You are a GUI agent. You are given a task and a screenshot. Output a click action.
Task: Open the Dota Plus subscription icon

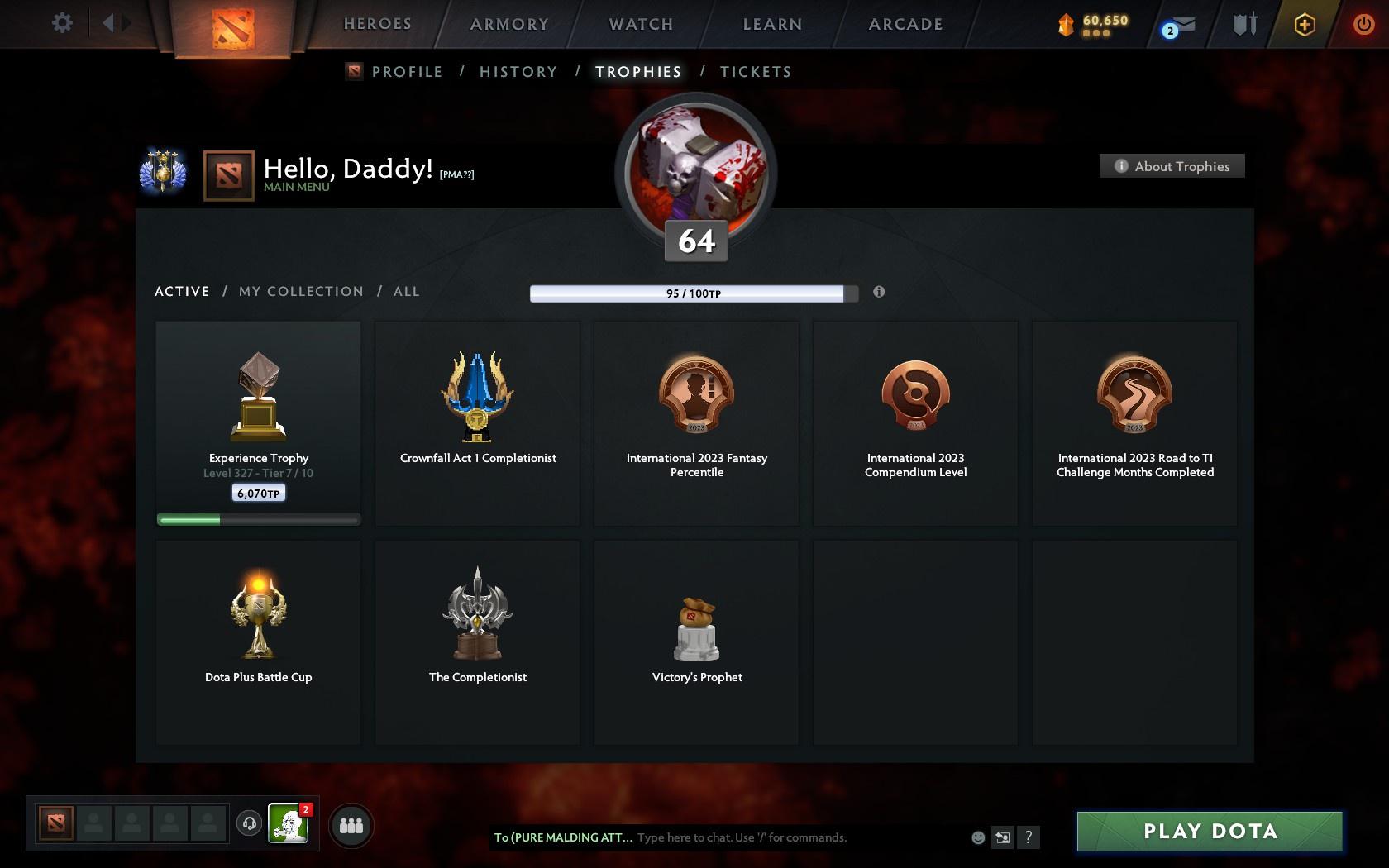[x=1305, y=24]
